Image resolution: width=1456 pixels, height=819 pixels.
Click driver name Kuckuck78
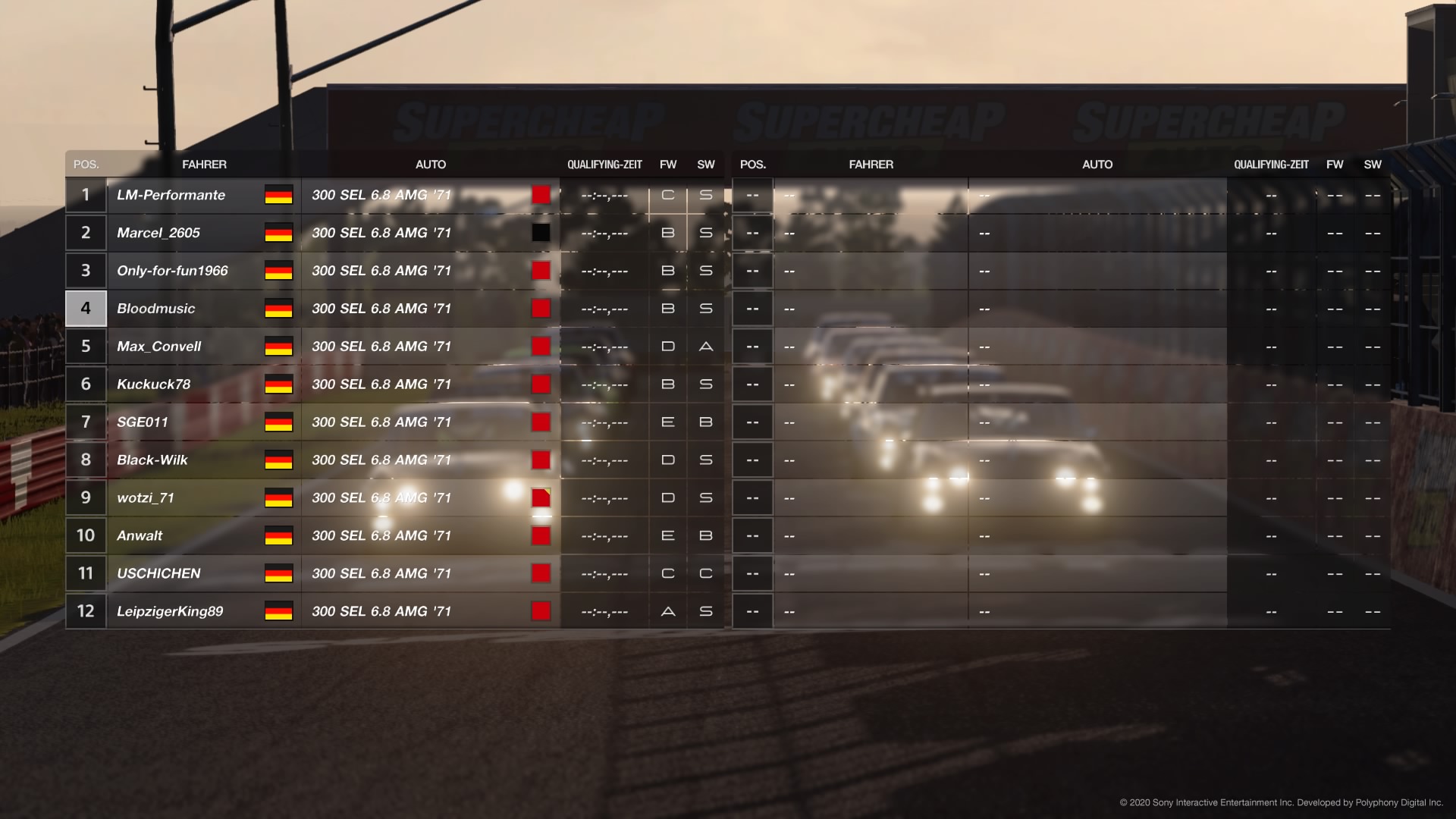click(x=155, y=384)
